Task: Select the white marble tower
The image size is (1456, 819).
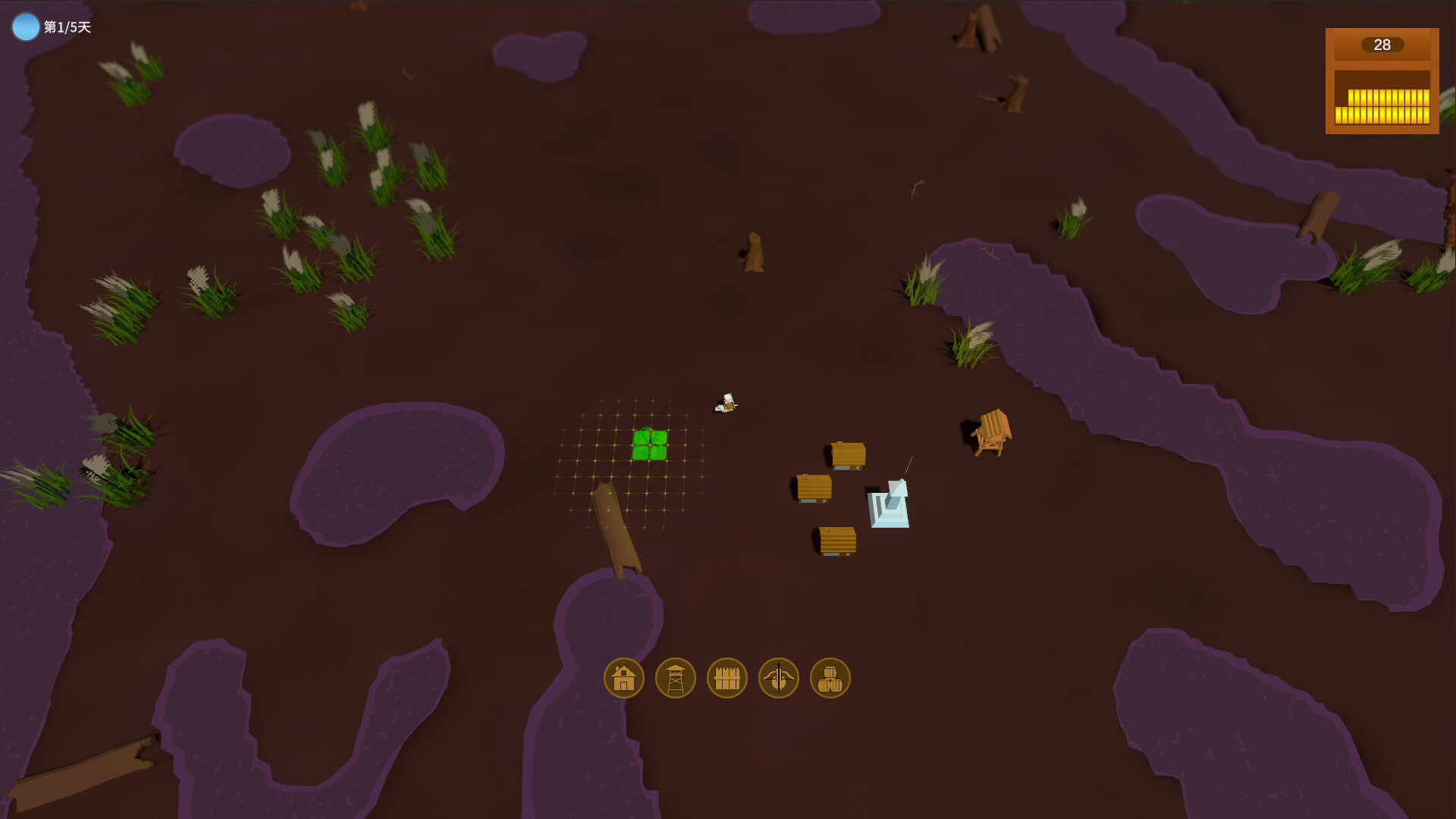Action: click(889, 504)
